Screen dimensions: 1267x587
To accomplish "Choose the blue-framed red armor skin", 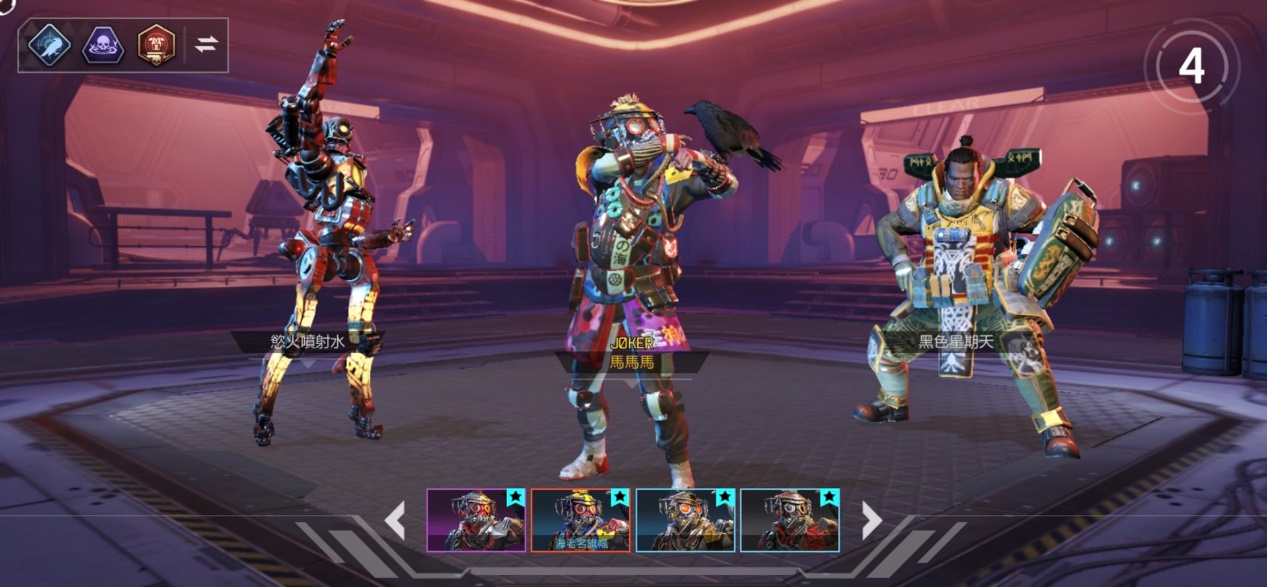I will point(789,520).
